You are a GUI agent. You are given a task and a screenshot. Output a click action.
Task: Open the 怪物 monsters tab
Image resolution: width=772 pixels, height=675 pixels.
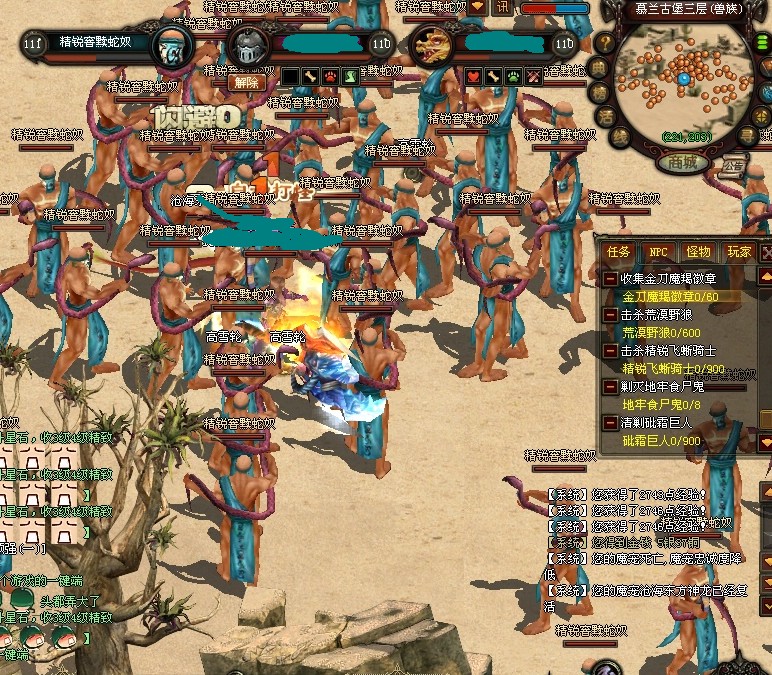pos(697,252)
